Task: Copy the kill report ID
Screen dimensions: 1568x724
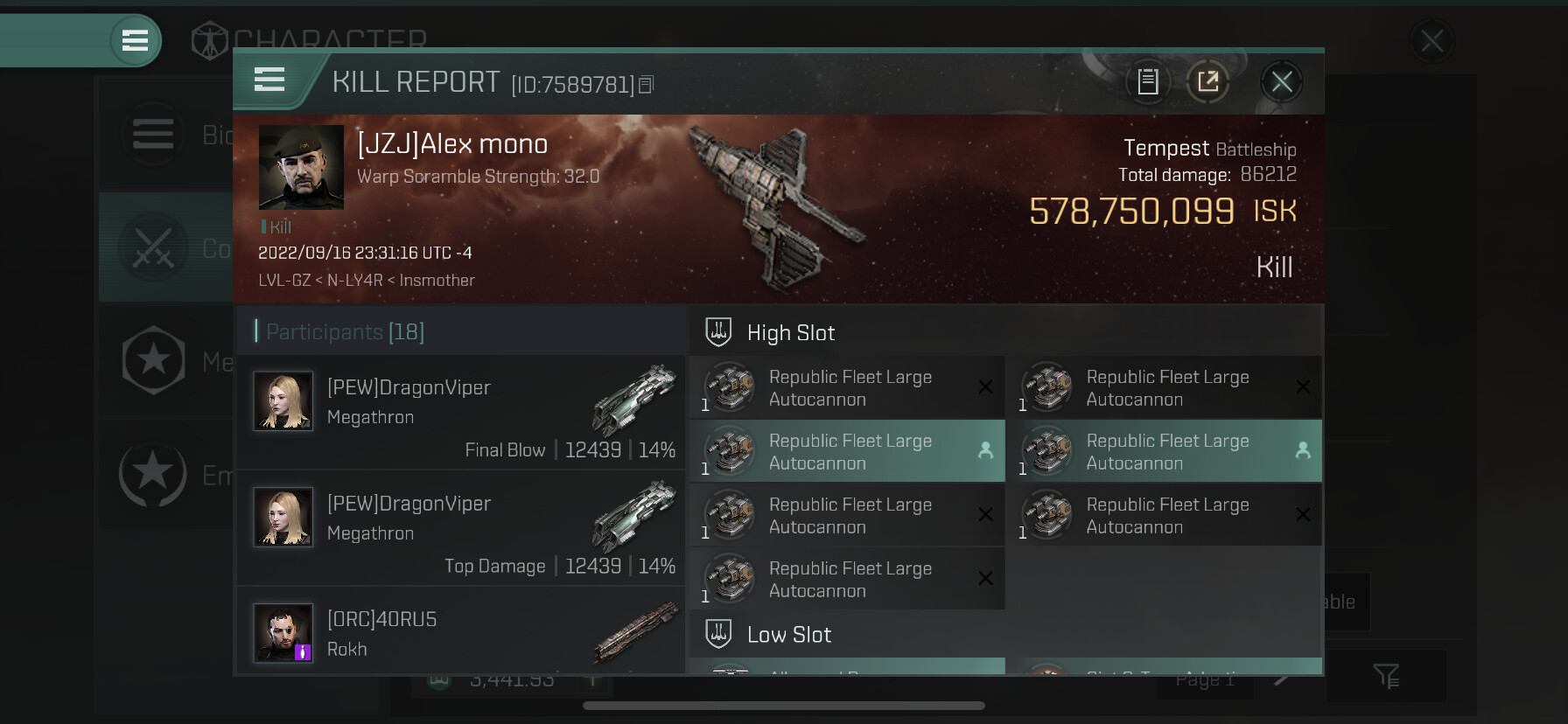Action: (x=647, y=85)
